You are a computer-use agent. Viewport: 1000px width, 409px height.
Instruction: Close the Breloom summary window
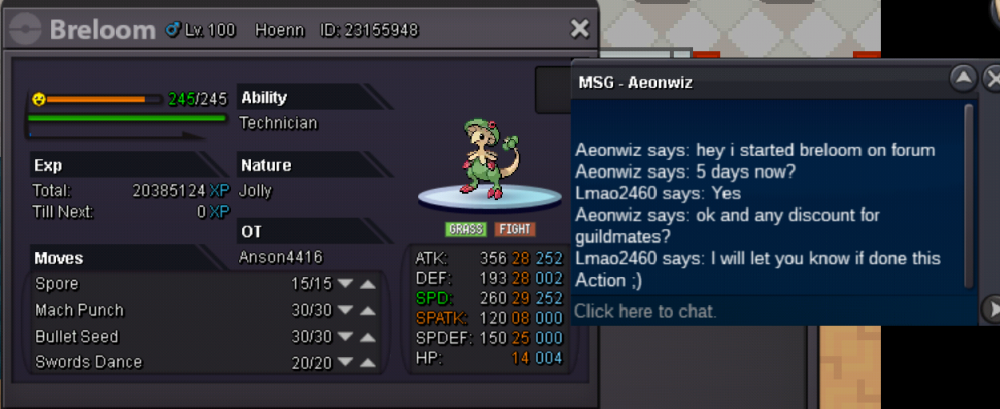click(x=579, y=29)
